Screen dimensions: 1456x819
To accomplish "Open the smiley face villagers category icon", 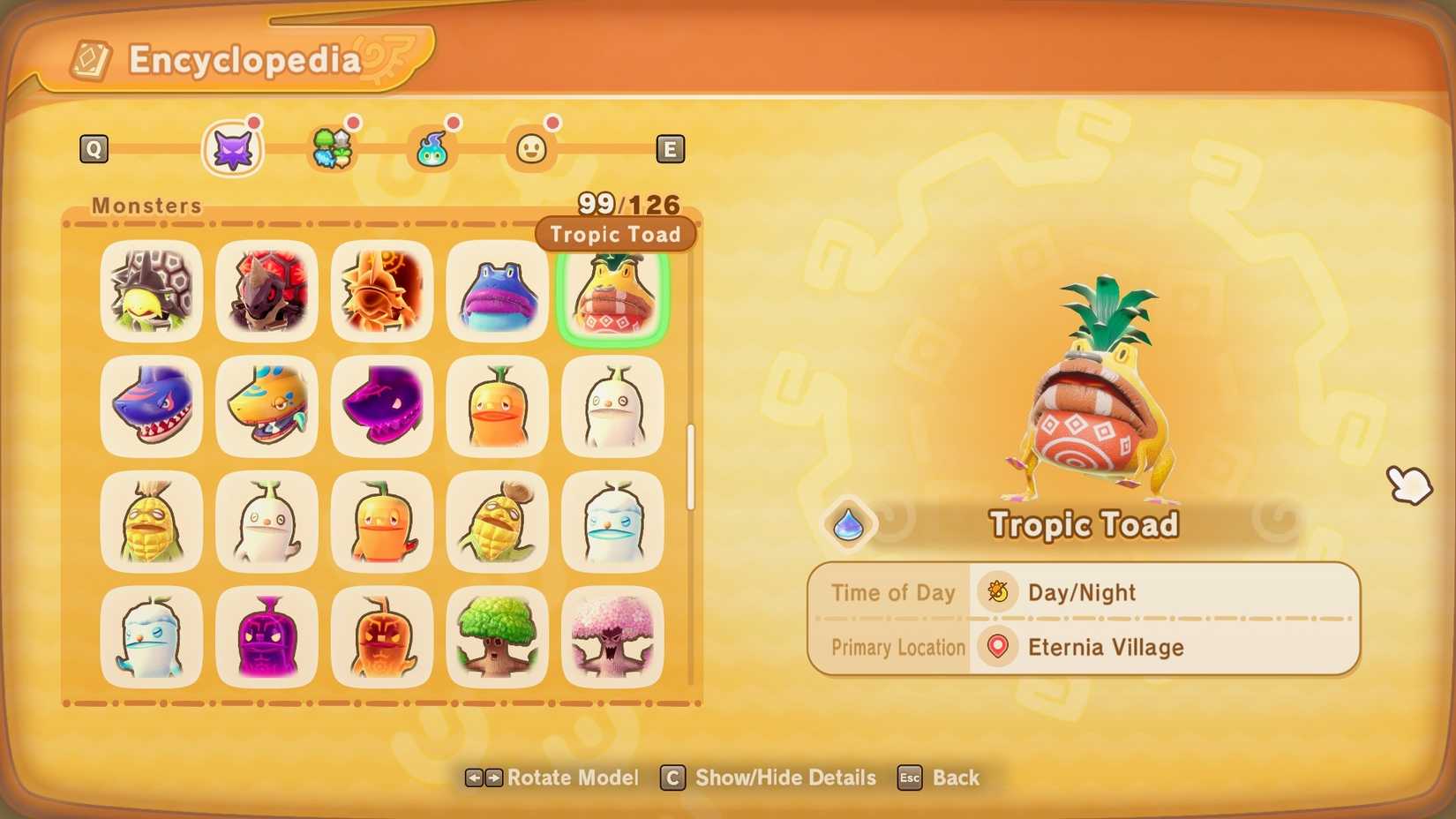I will coord(531,148).
